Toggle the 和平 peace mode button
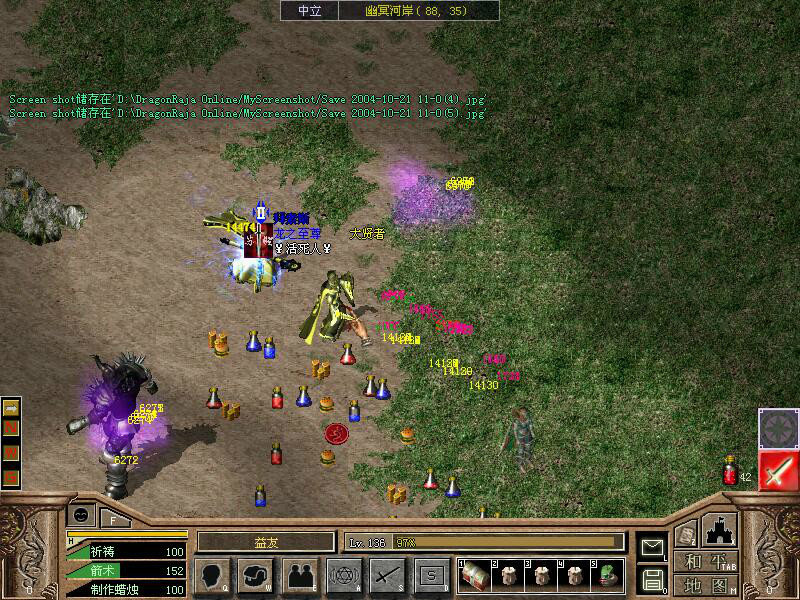800x600 pixels. pos(706,562)
